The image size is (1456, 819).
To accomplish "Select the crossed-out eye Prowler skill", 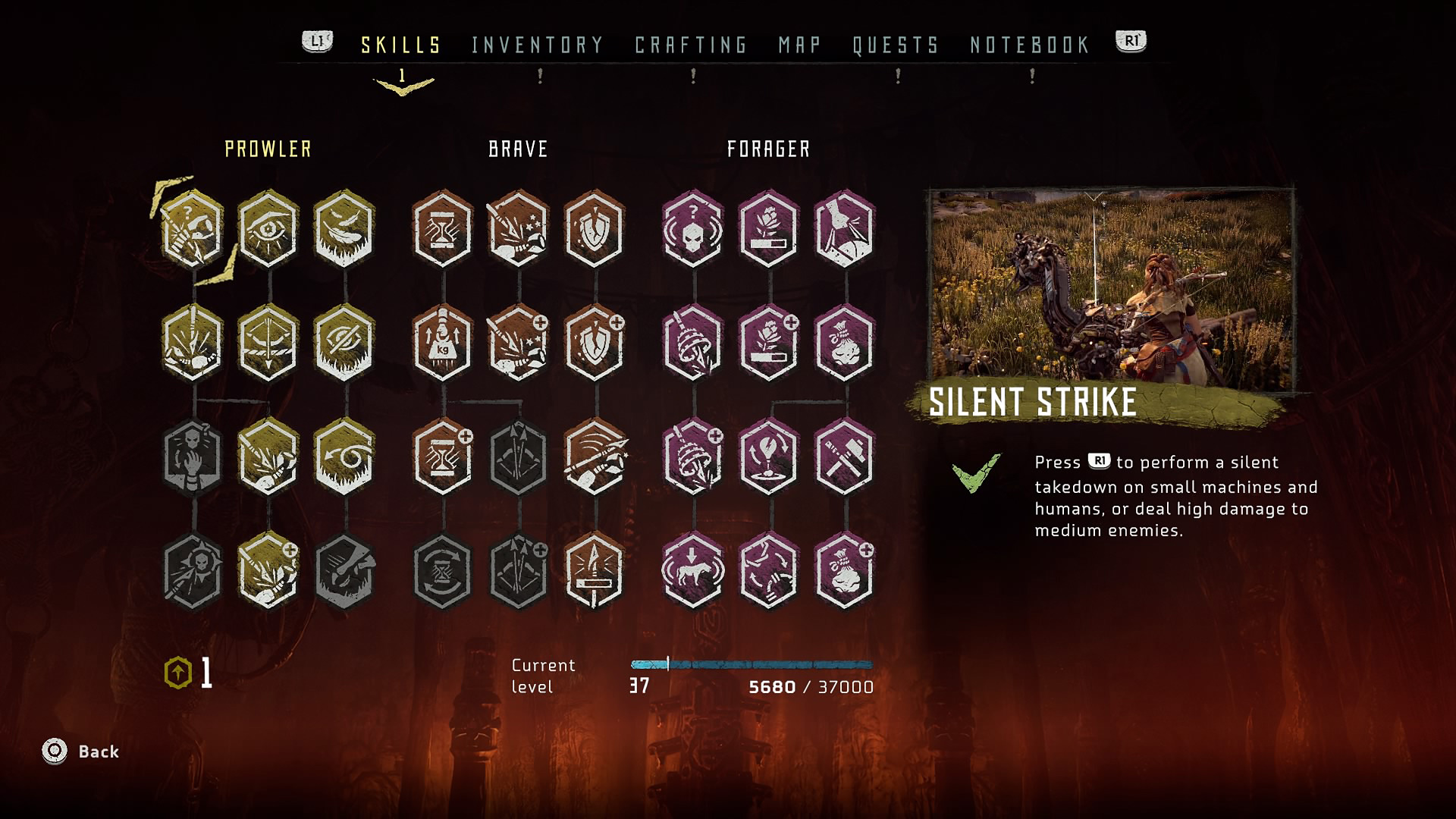I will 344,344.
